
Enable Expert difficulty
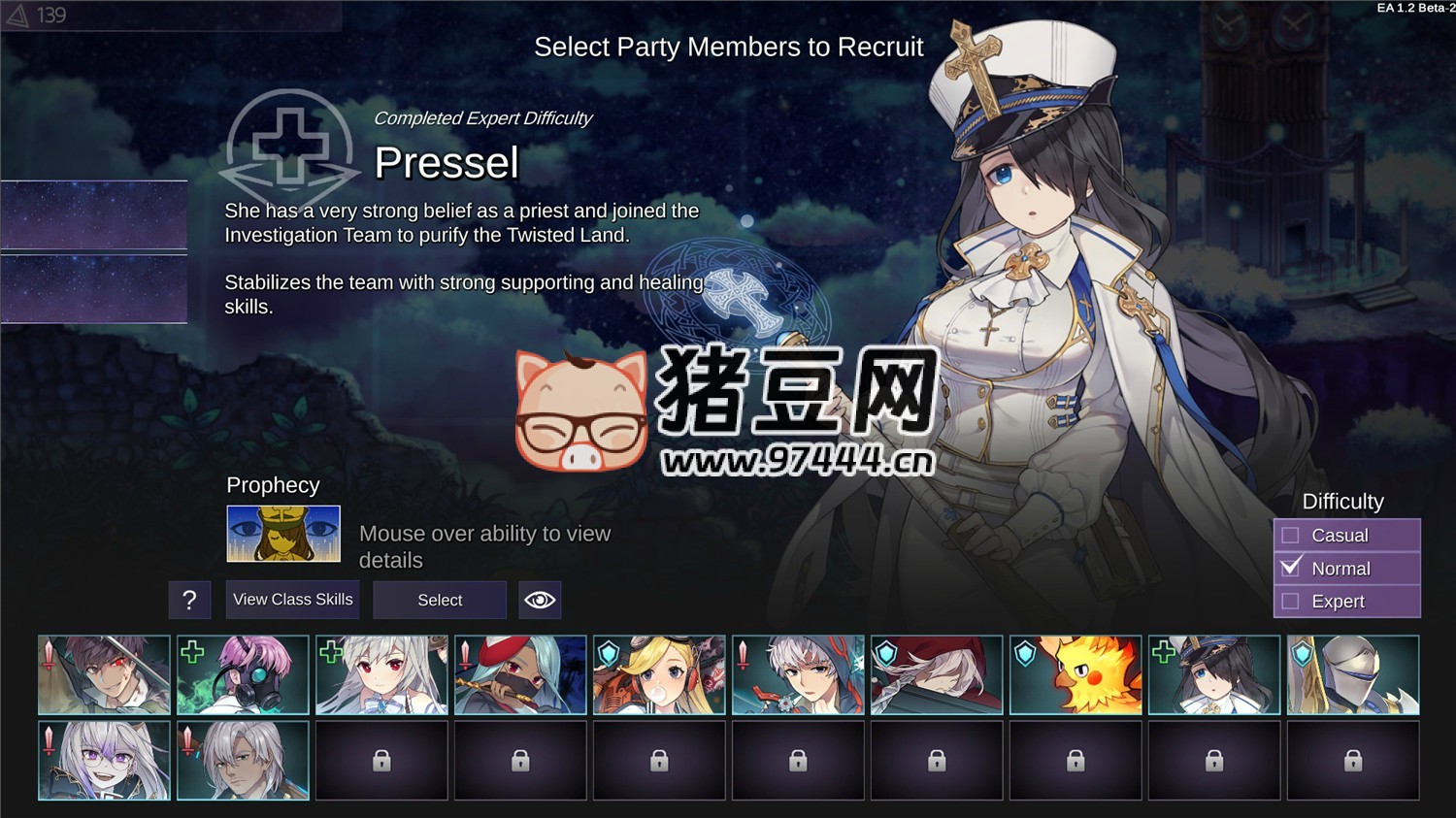tap(1291, 601)
